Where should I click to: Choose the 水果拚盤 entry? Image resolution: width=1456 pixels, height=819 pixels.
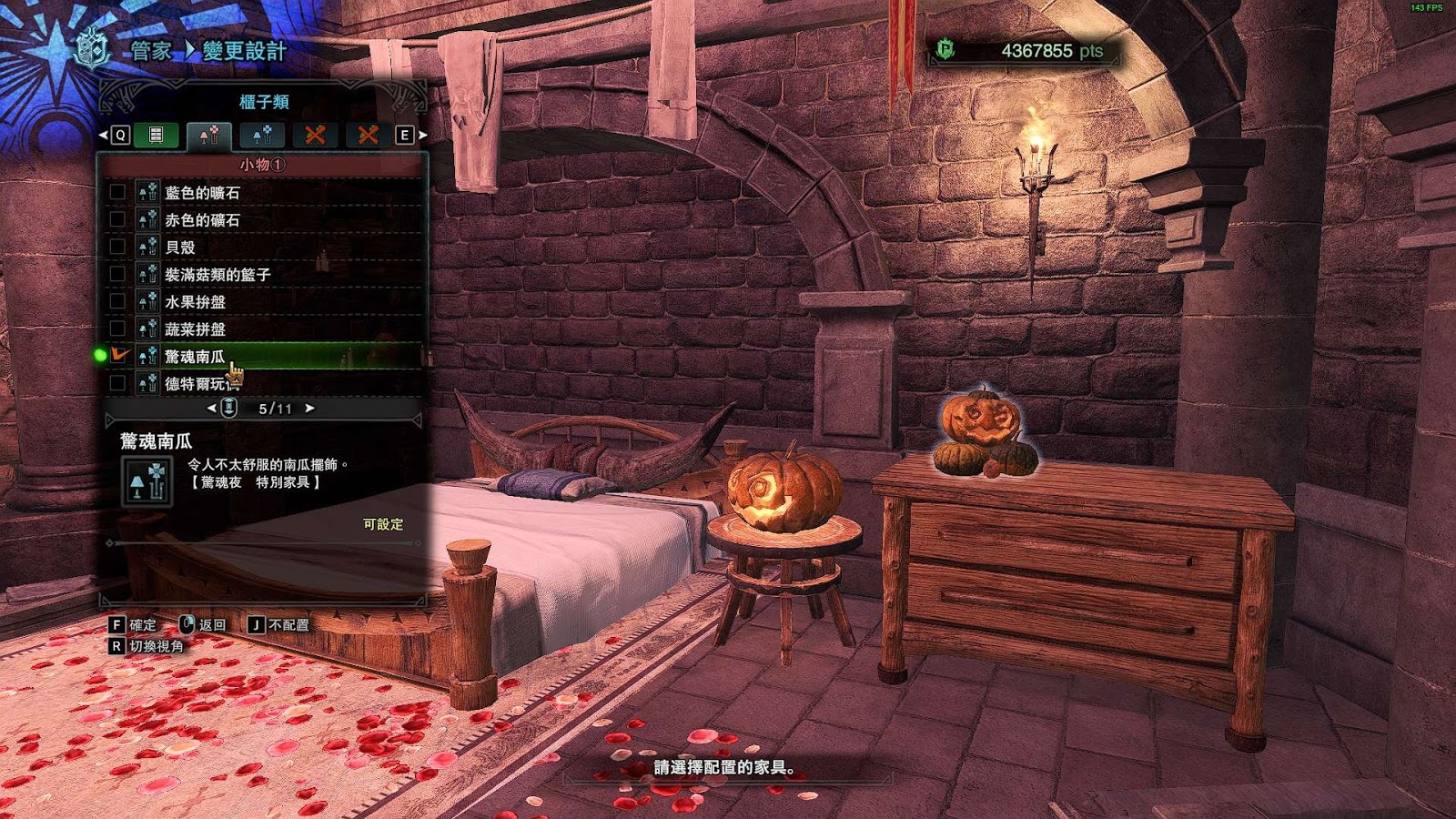(195, 302)
